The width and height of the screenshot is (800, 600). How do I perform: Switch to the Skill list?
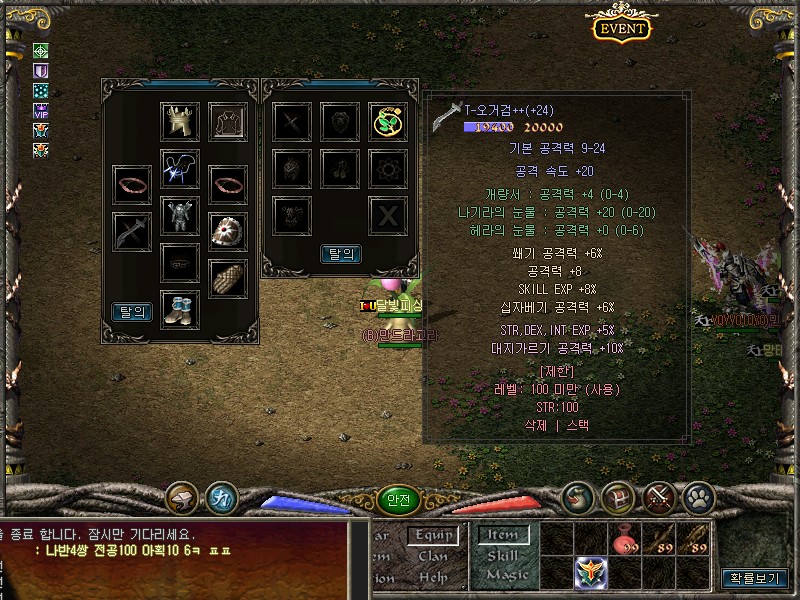503,555
